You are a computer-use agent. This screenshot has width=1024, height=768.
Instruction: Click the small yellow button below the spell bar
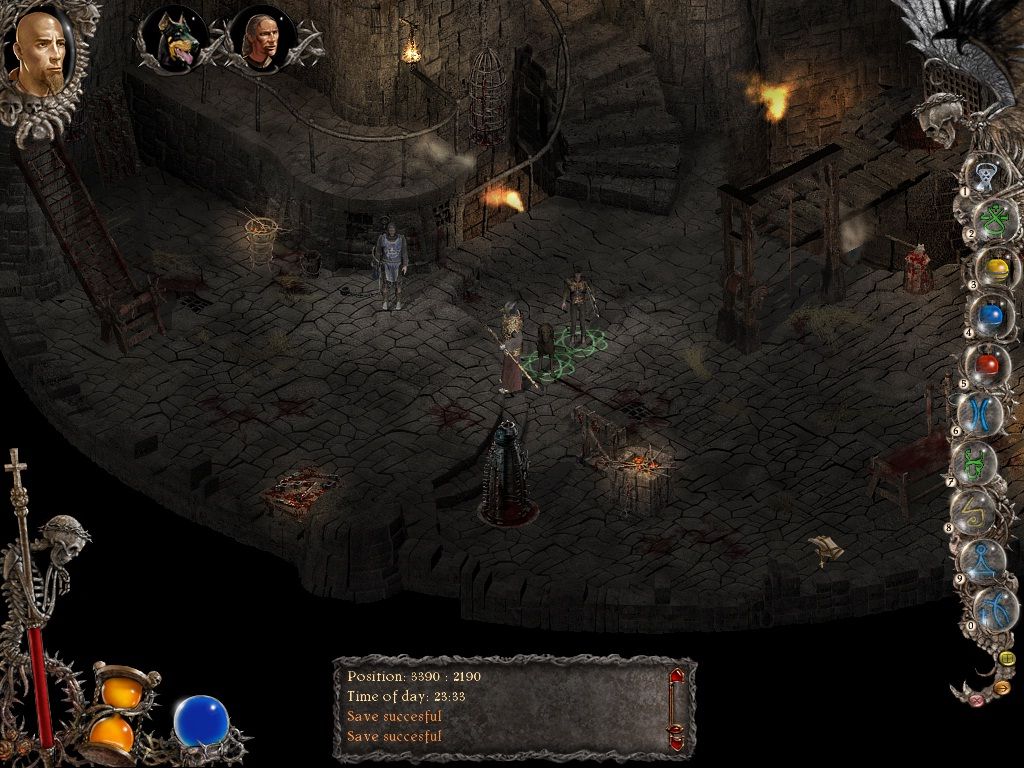1006,658
